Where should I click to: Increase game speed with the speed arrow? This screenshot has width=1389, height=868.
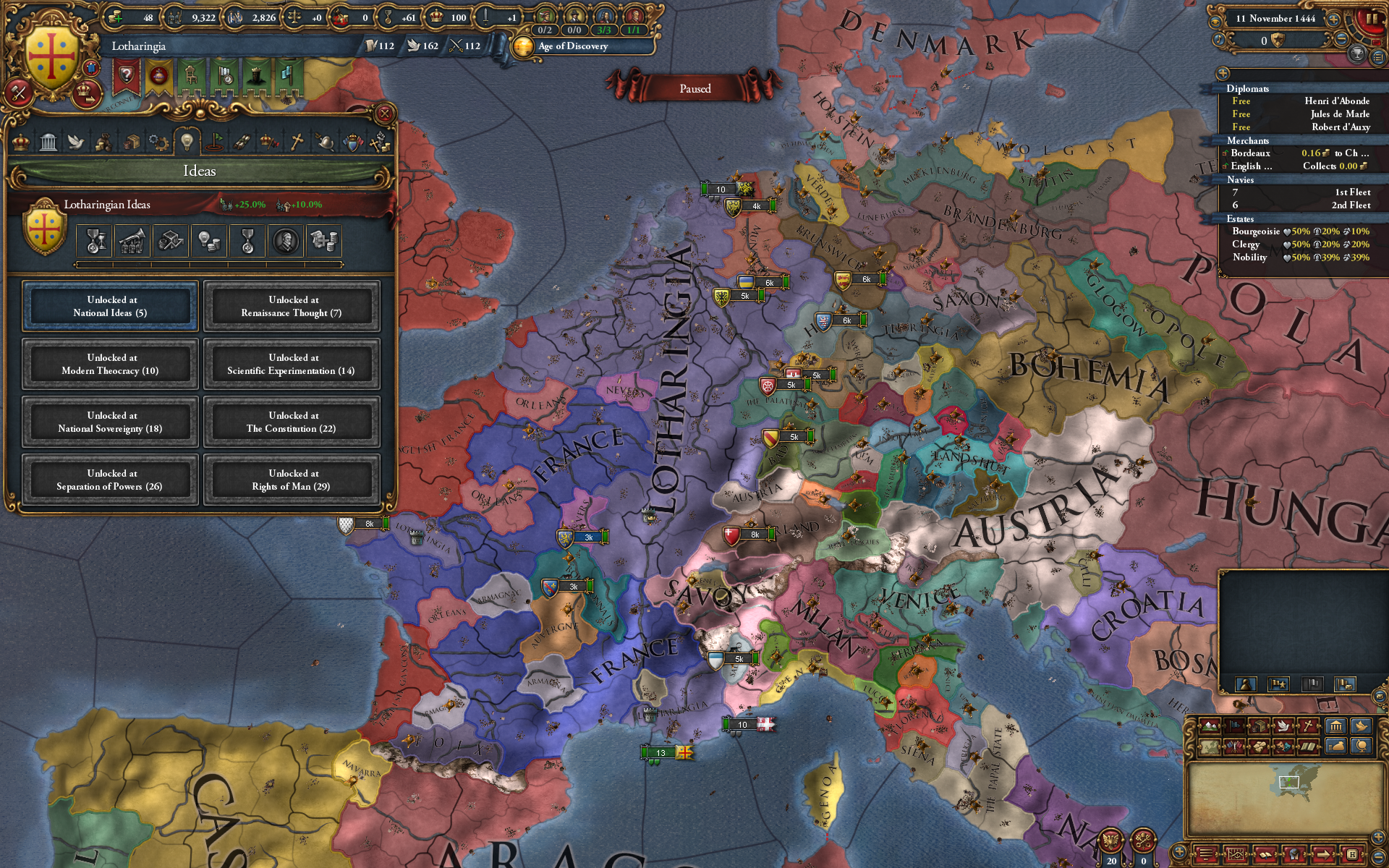point(1333,19)
